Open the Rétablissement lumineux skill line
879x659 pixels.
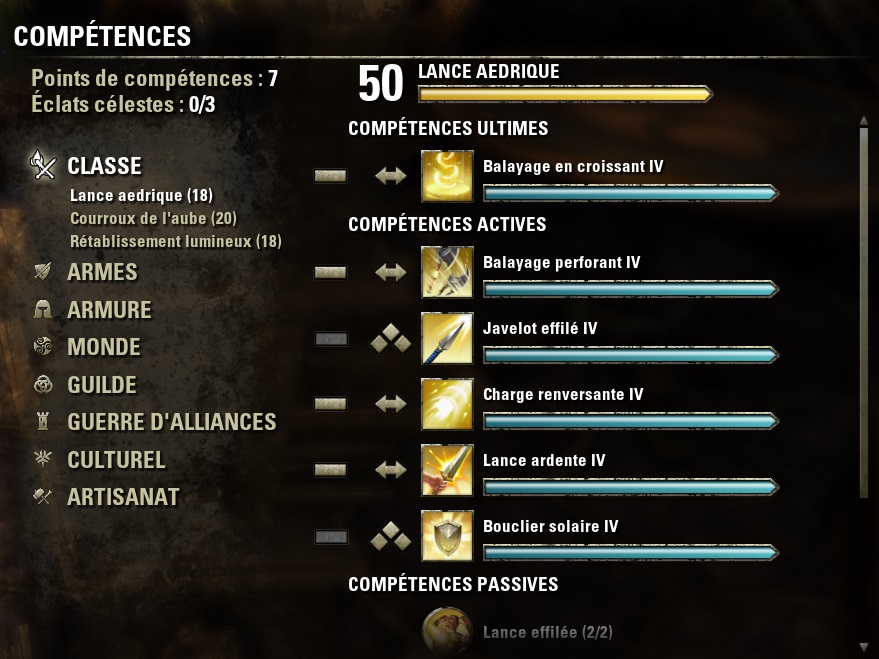coord(175,241)
